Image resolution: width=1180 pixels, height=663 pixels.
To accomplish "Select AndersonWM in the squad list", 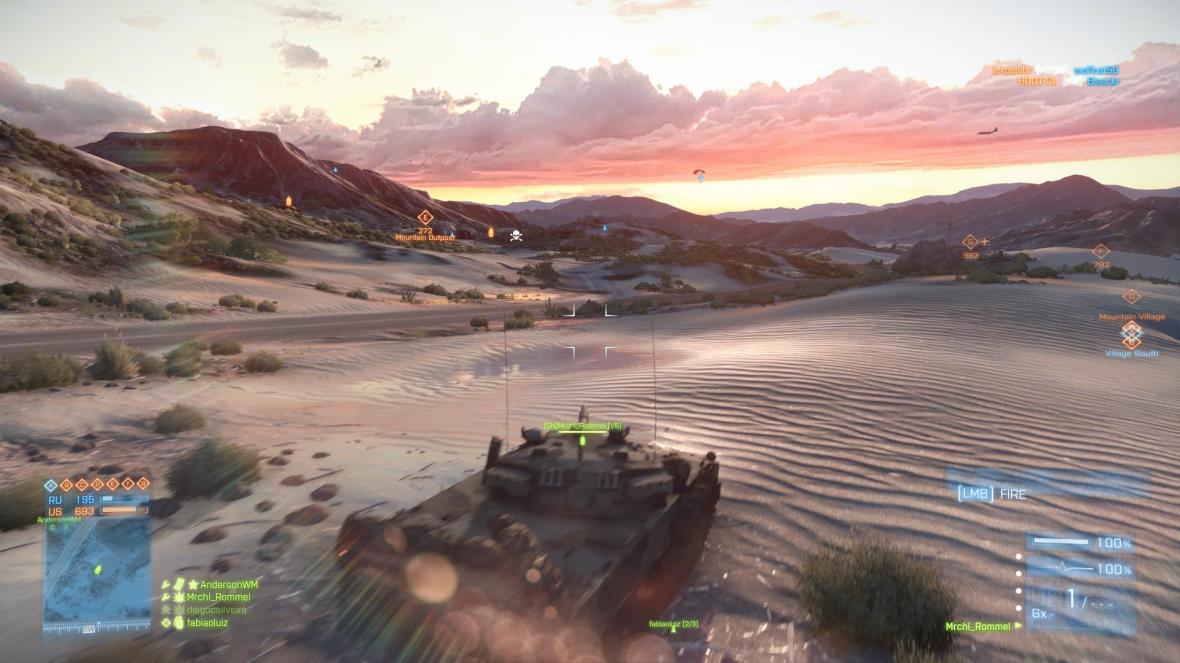I will tap(222, 584).
